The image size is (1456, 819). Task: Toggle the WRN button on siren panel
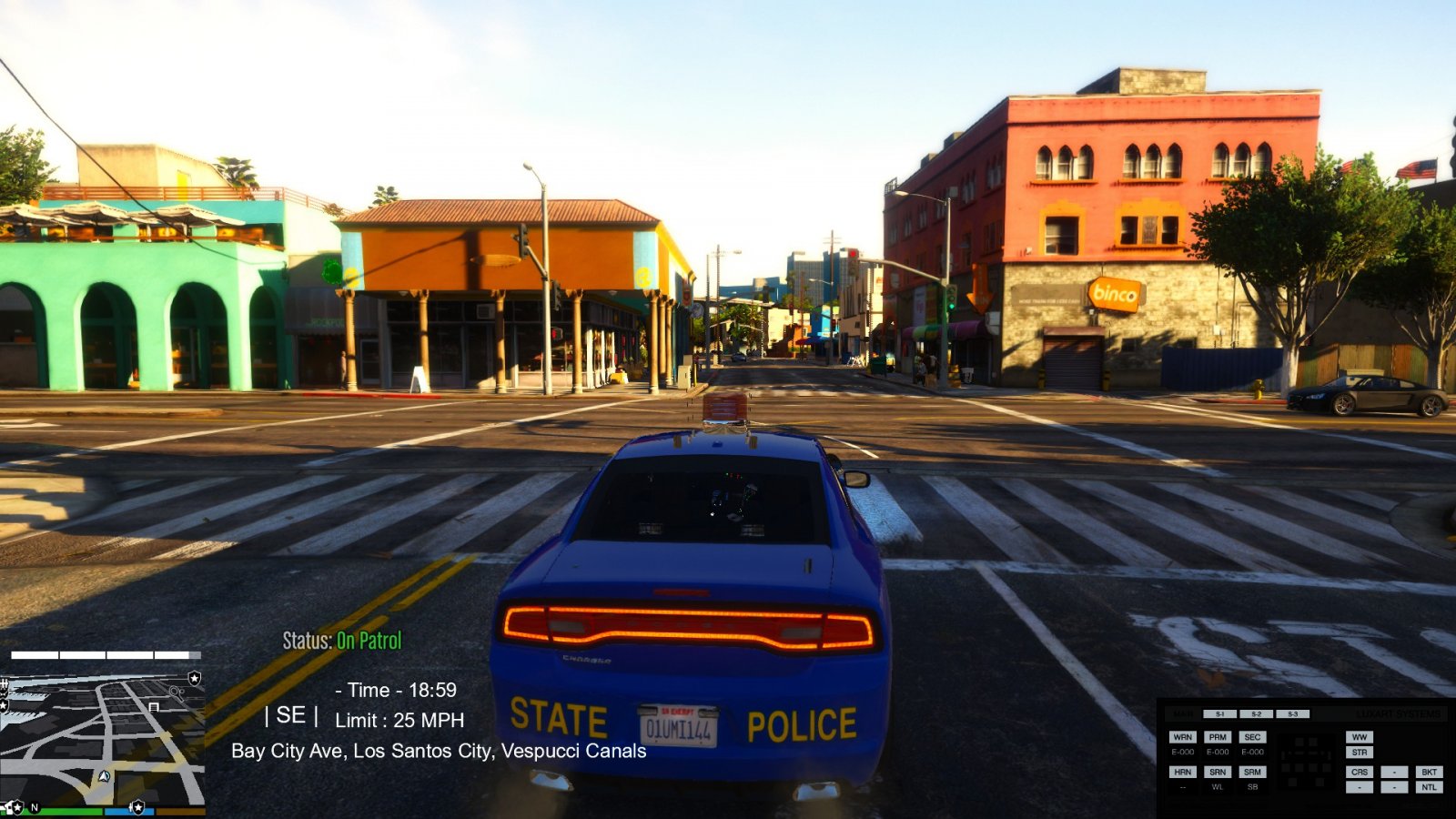pos(1182,737)
